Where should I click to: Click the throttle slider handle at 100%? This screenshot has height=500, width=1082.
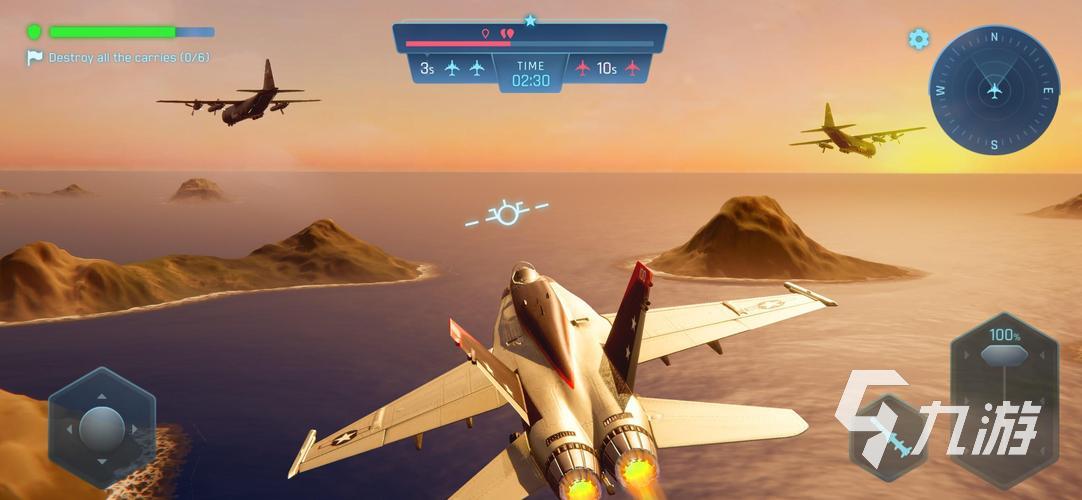[x=1002, y=355]
